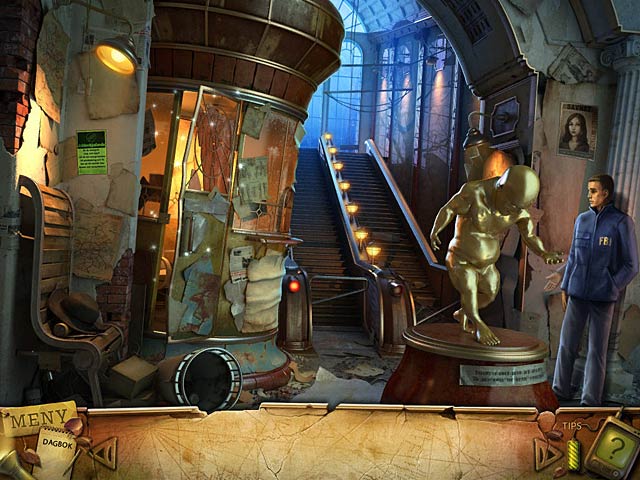The height and width of the screenshot is (480, 640).
Task: Click the right inventory scroll arrow
Action: coord(547,454)
